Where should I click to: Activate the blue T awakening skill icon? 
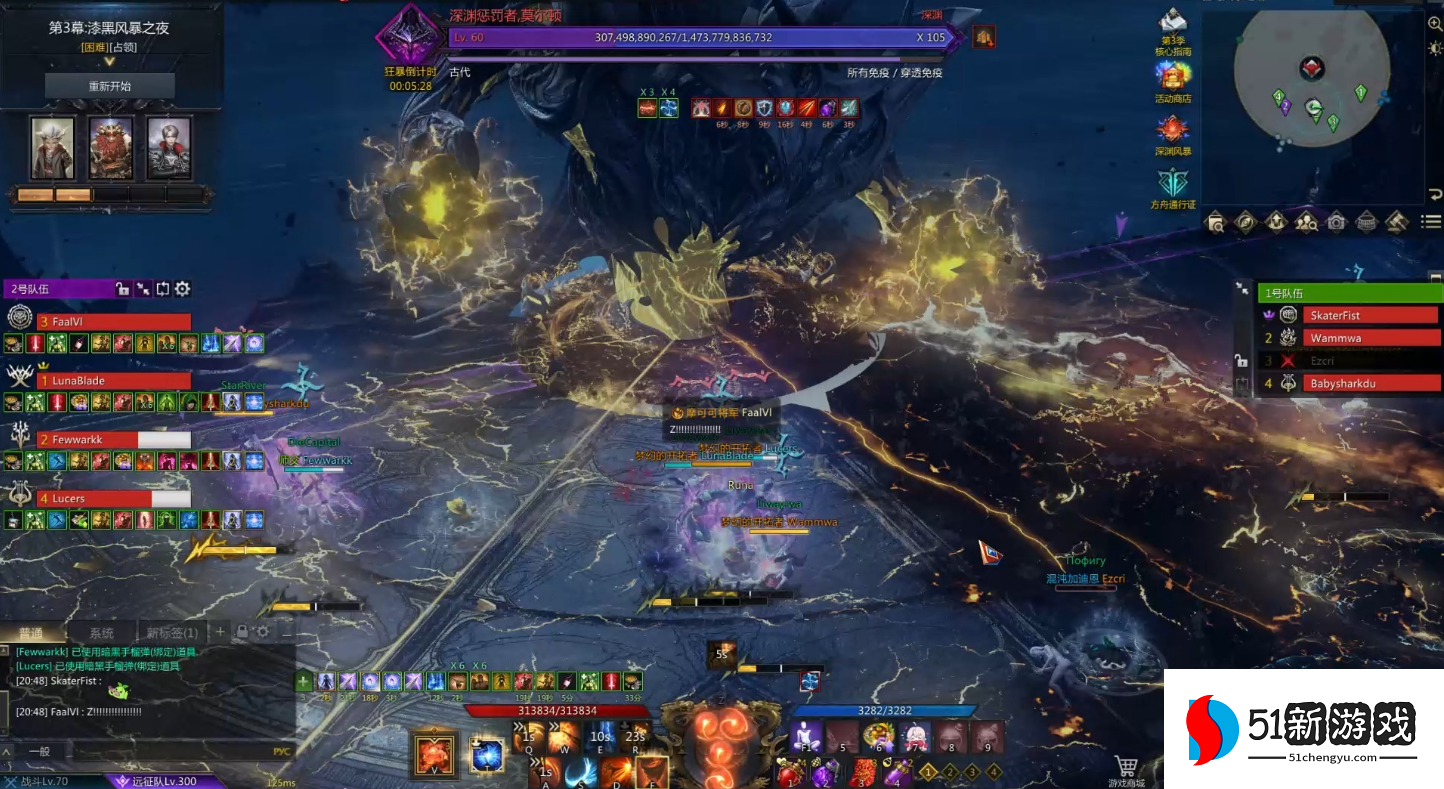pyautogui.click(x=487, y=754)
